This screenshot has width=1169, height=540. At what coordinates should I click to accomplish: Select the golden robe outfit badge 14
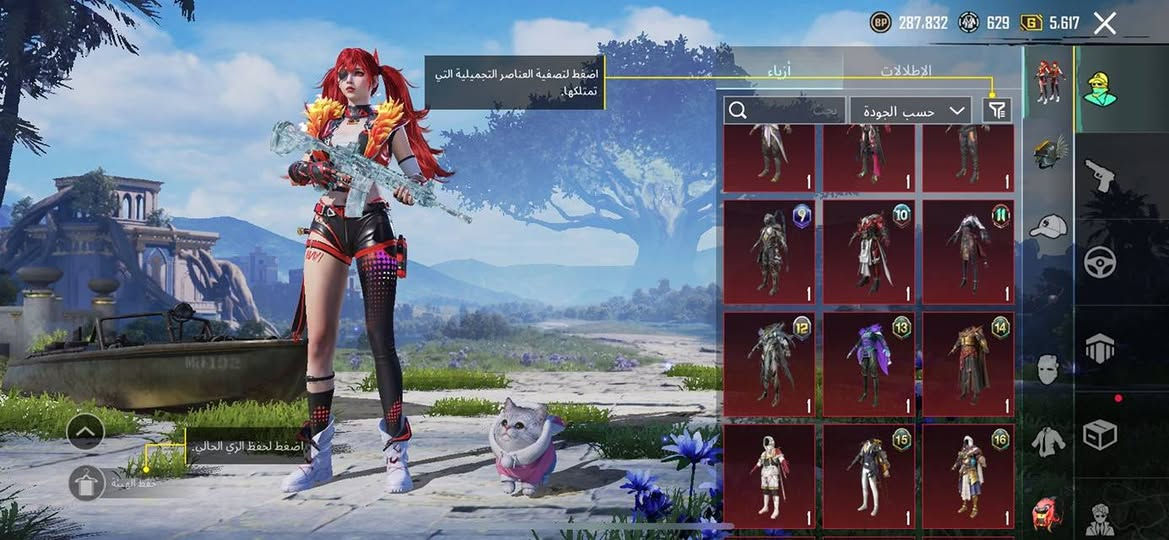[967, 364]
